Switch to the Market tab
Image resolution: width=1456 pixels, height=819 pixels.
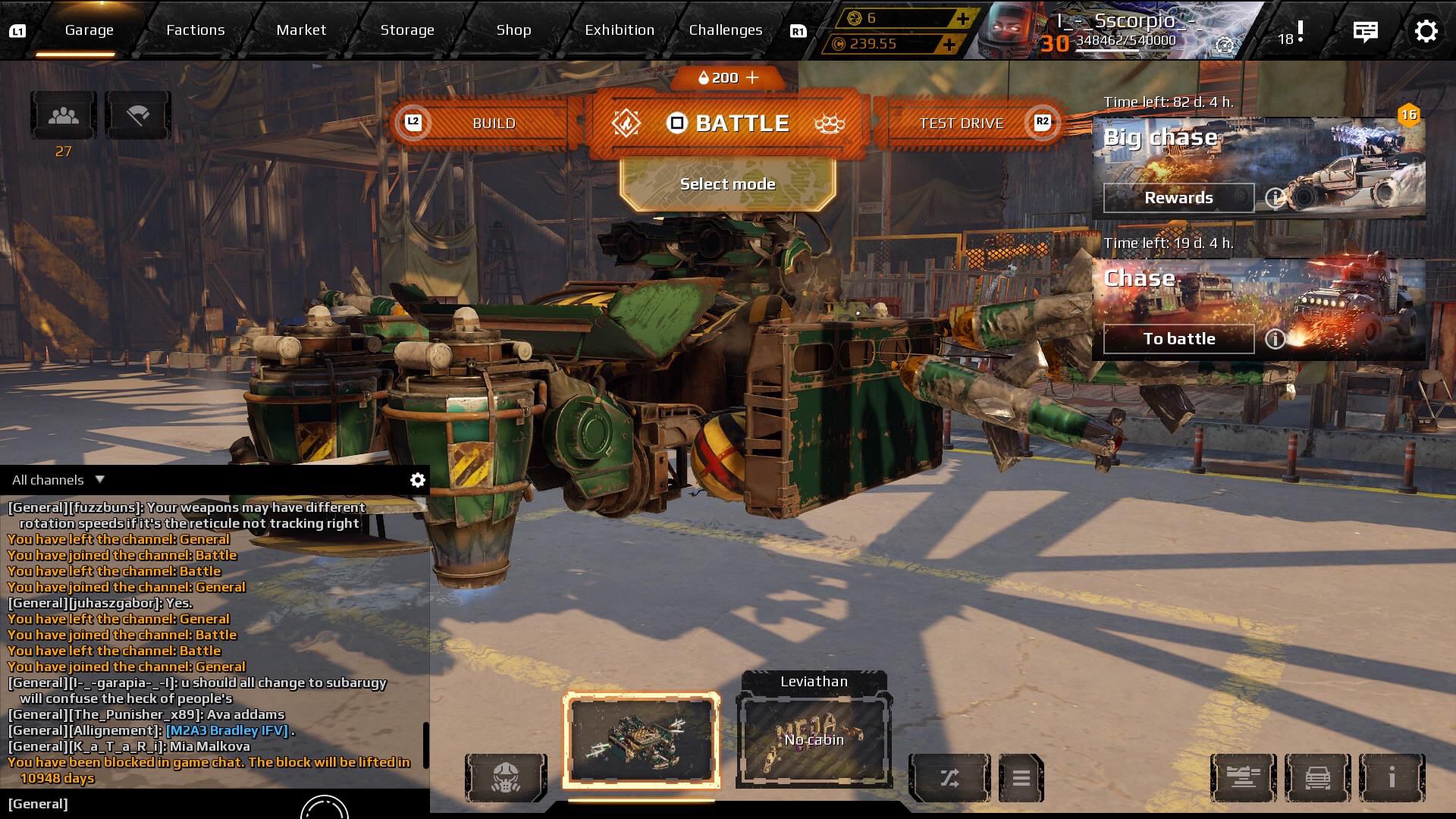point(301,30)
